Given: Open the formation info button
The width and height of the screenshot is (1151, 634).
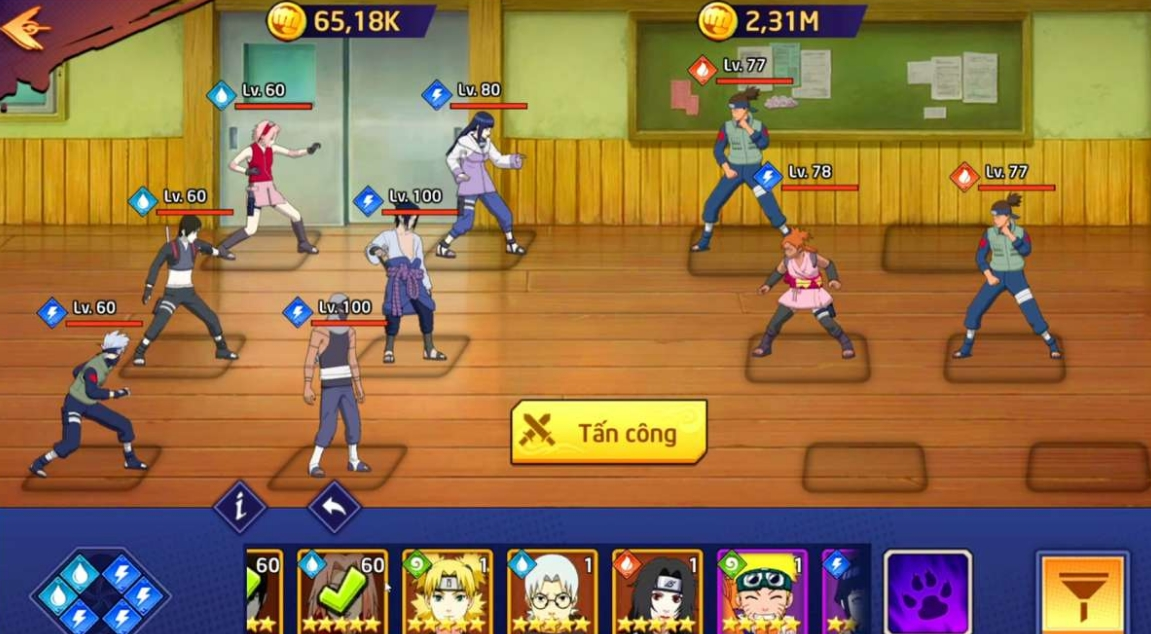Looking at the screenshot, I should (x=239, y=508).
